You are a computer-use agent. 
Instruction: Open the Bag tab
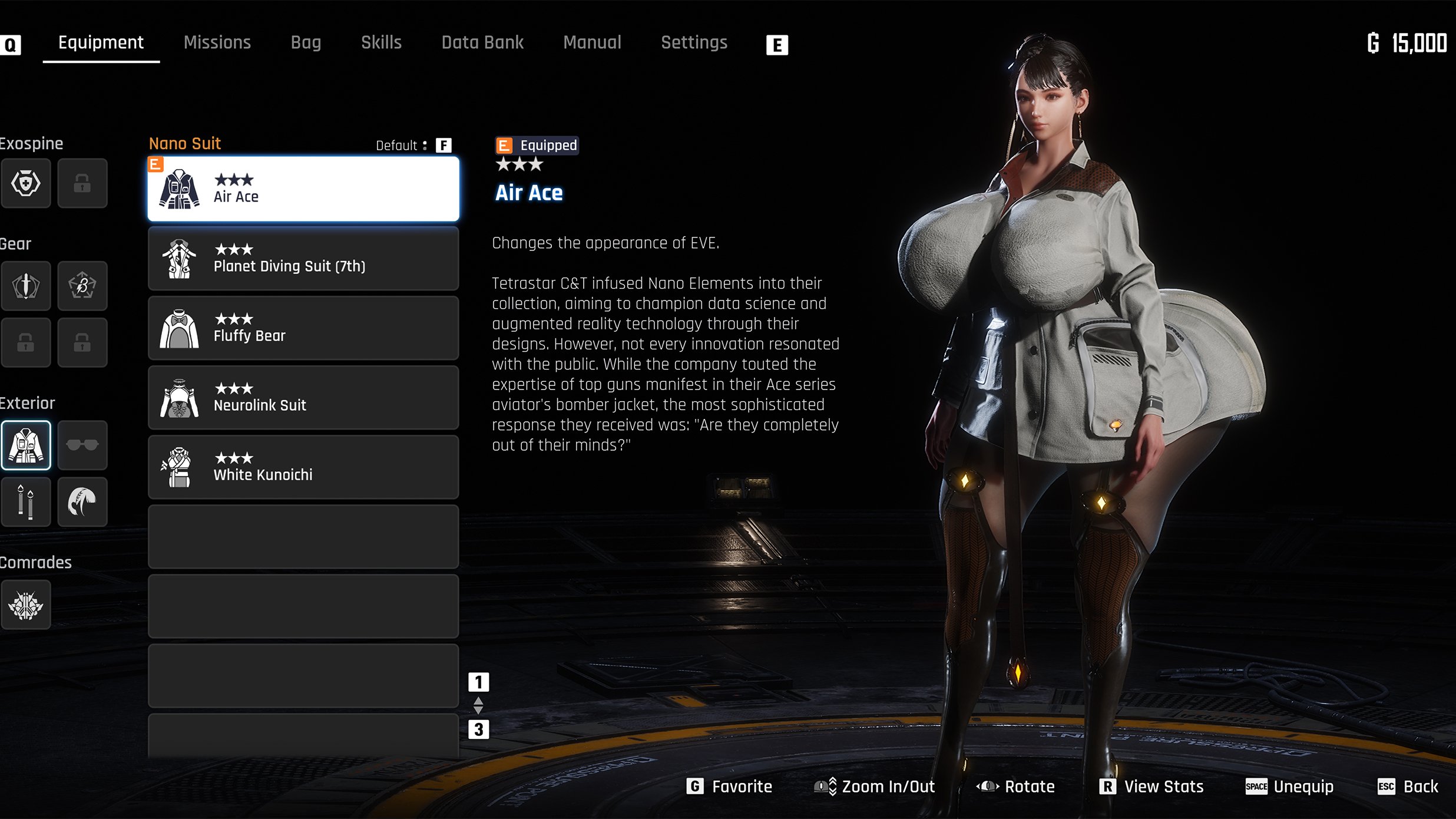306,42
